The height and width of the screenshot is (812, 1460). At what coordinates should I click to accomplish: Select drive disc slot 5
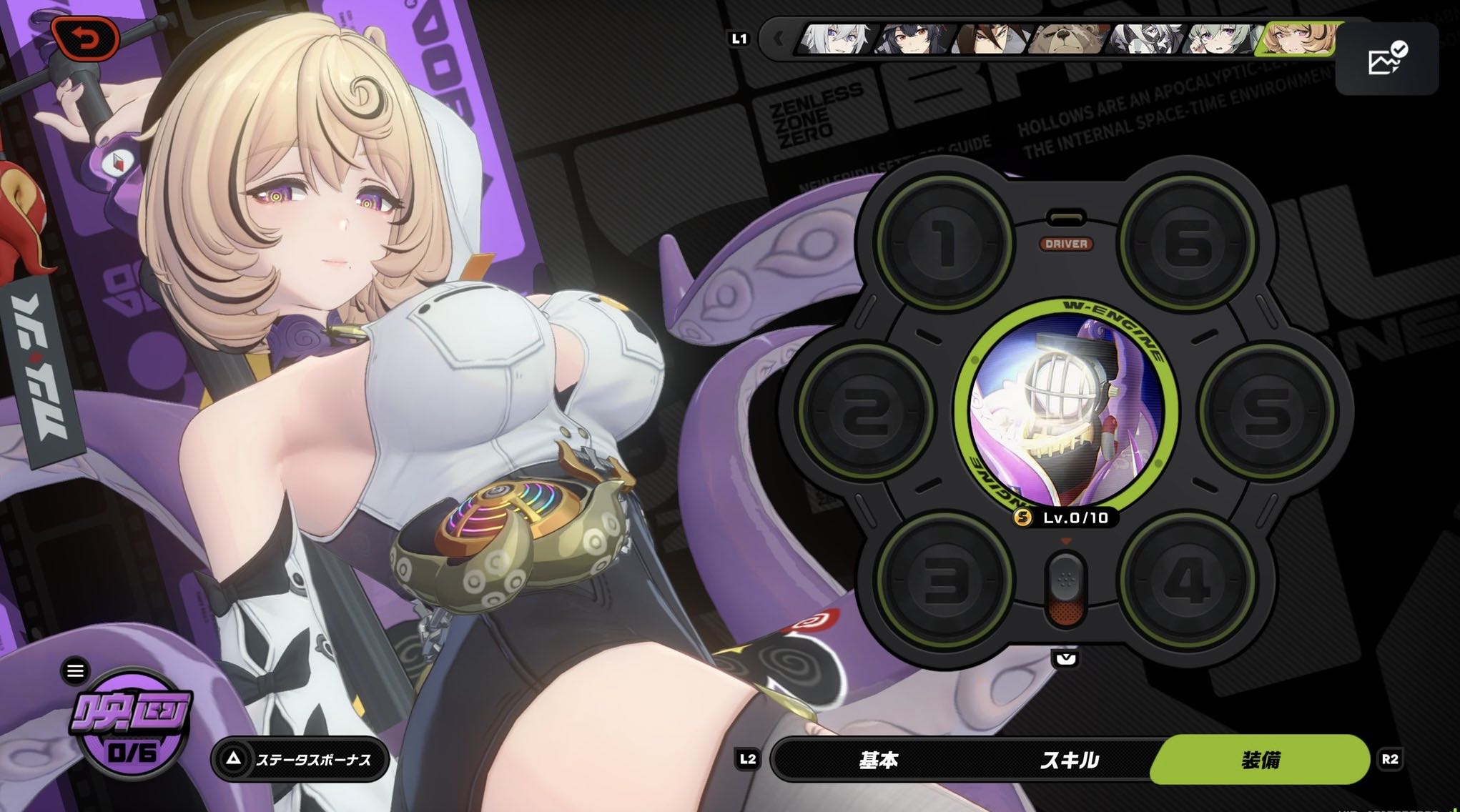click(x=1267, y=410)
